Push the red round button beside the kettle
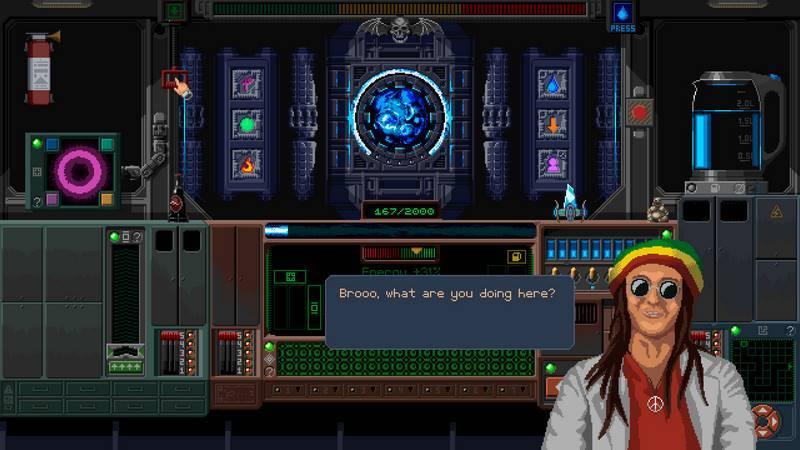The width and height of the screenshot is (800, 450). [x=637, y=112]
